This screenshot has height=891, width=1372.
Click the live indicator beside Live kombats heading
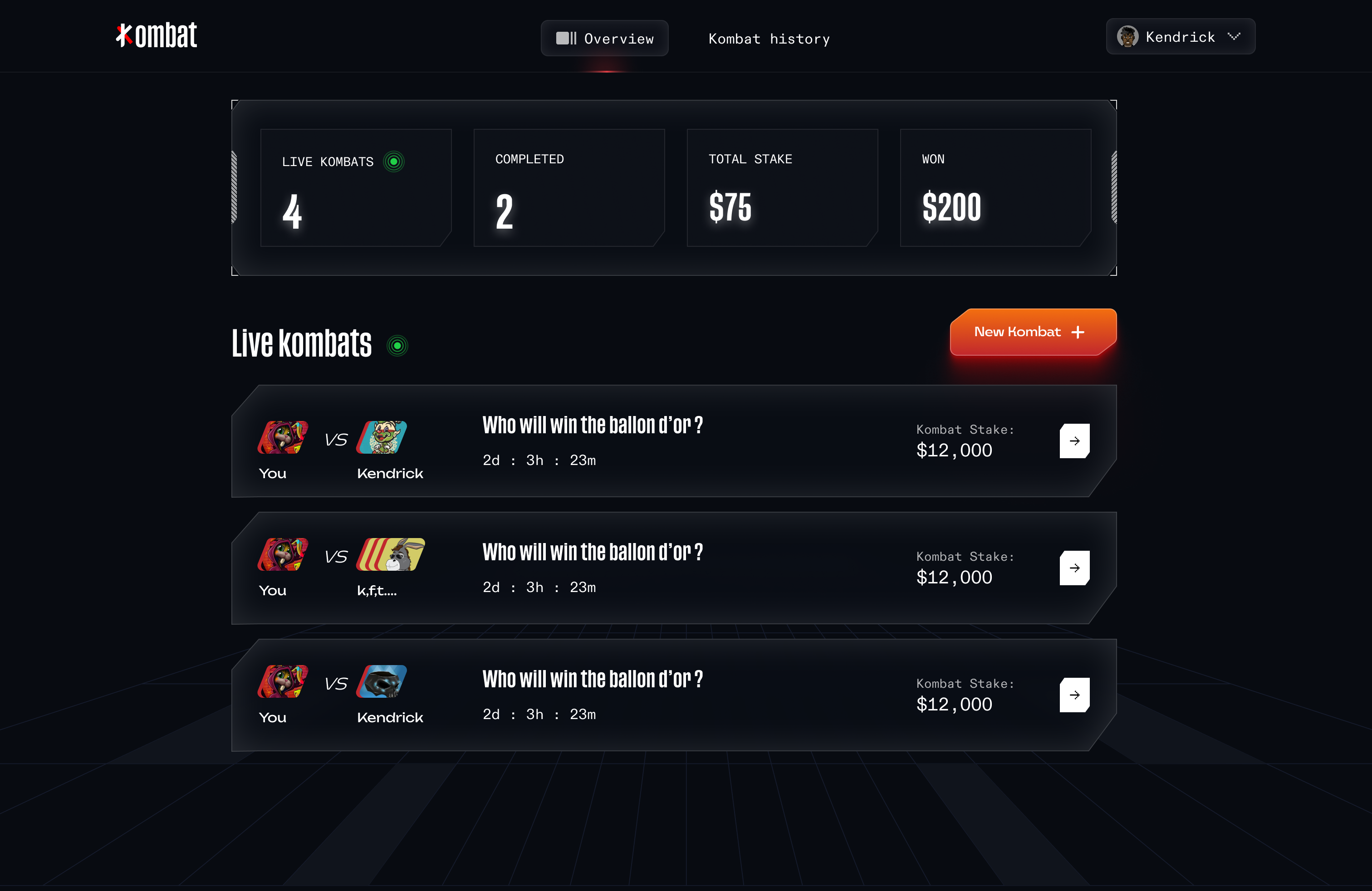[x=398, y=345]
